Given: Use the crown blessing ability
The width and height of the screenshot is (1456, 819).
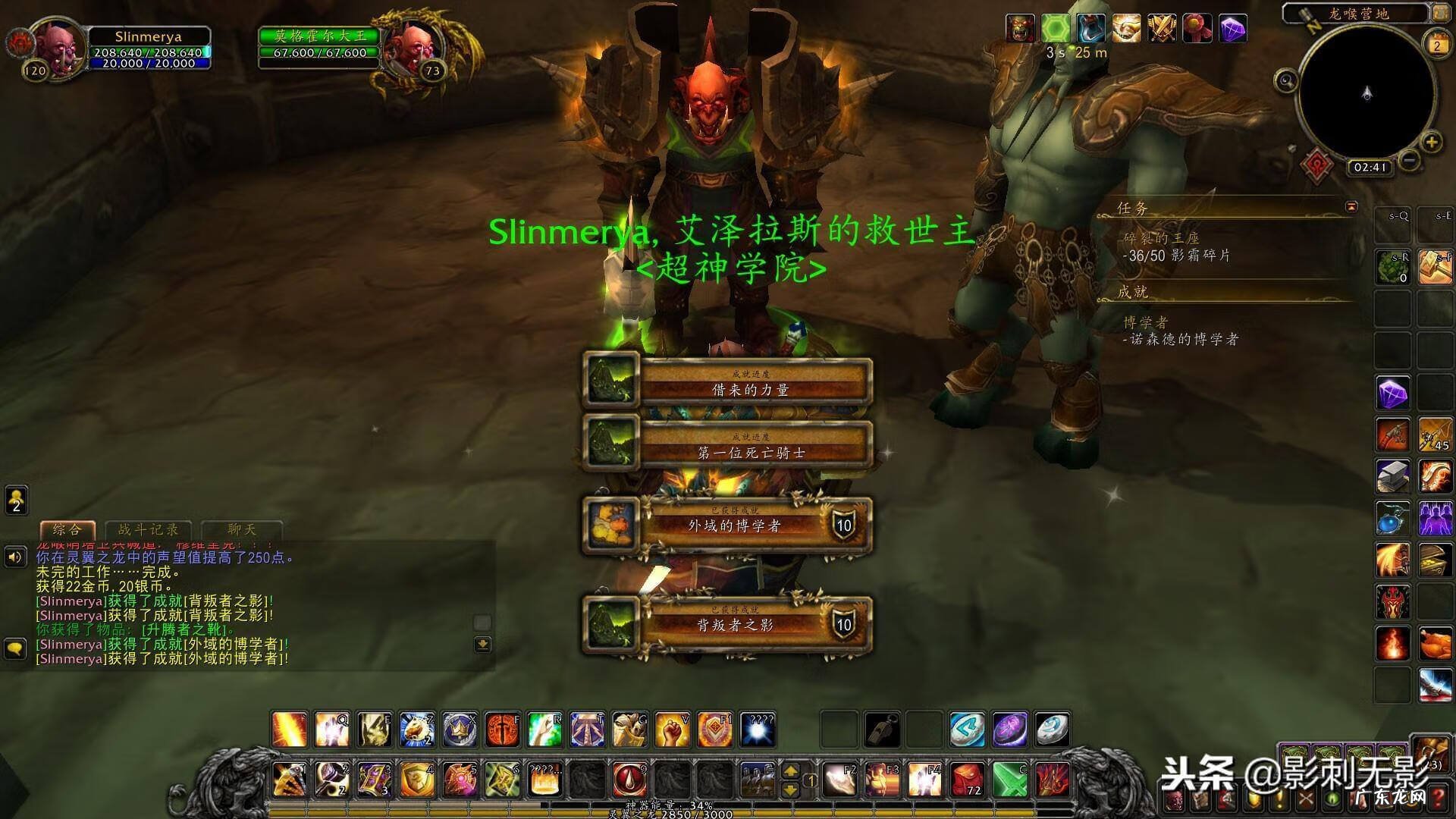Looking at the screenshot, I should (460, 730).
